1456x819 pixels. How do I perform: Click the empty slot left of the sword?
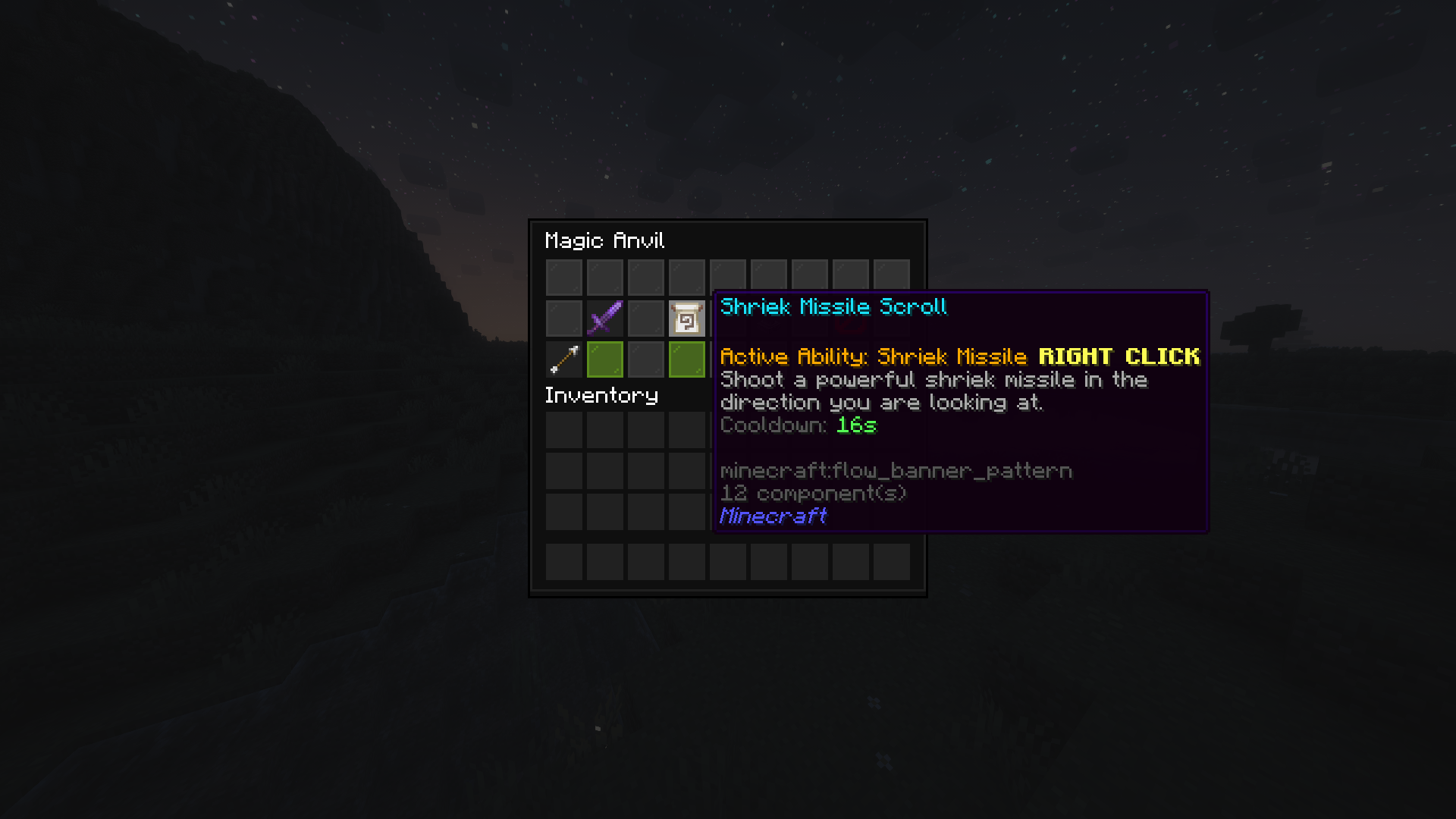(x=564, y=318)
